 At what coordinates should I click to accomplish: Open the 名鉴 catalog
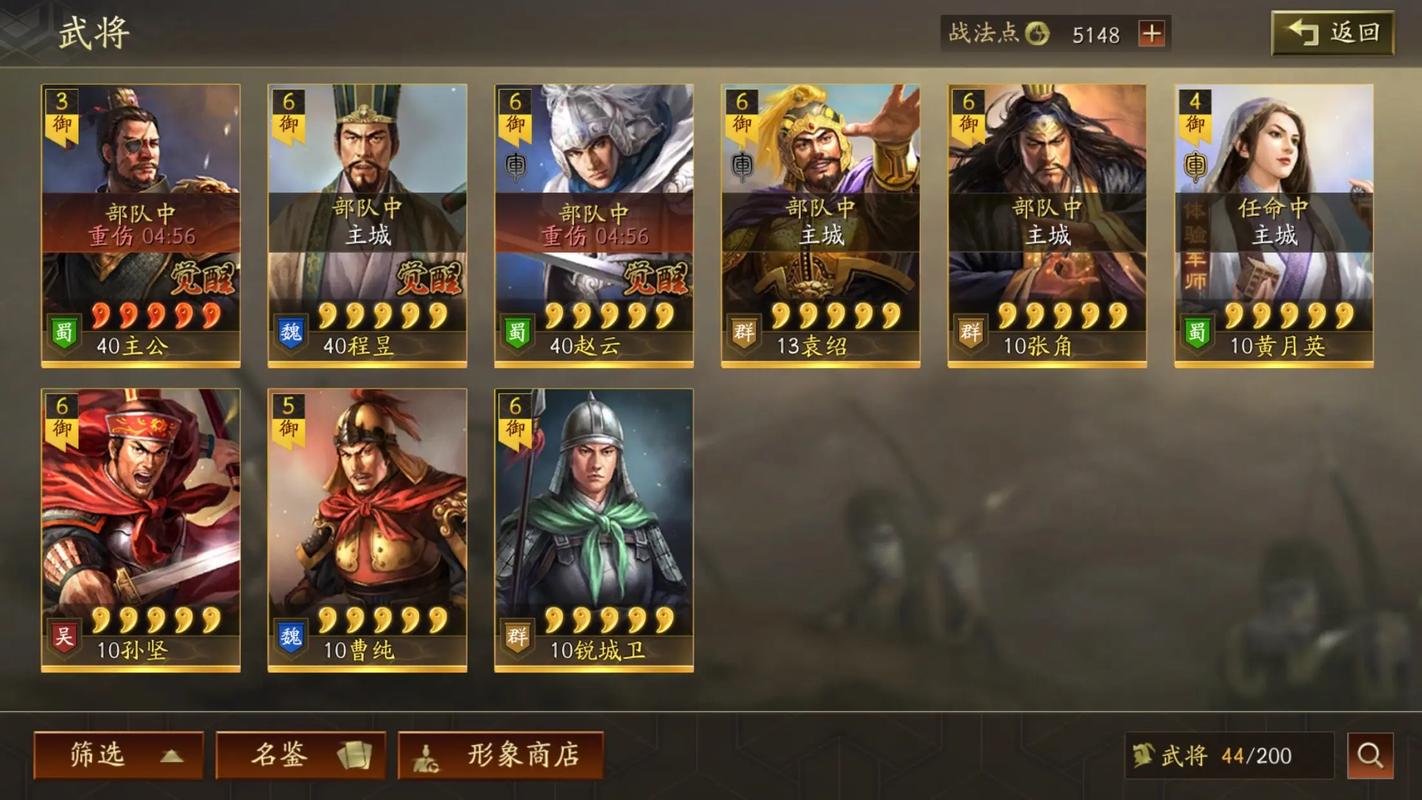pos(300,755)
